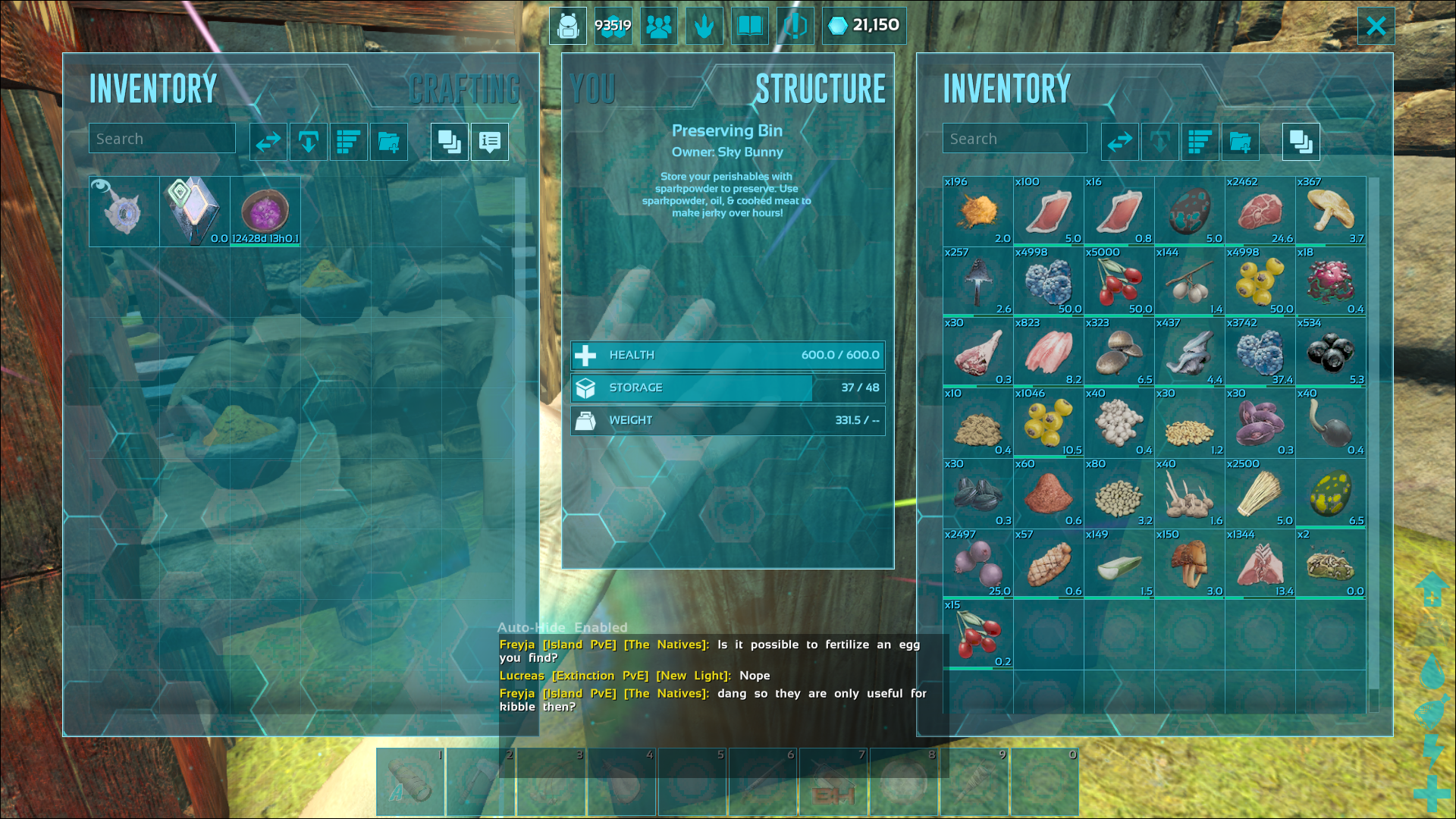
Task: Switch to the You tab
Action: pyautogui.click(x=592, y=89)
